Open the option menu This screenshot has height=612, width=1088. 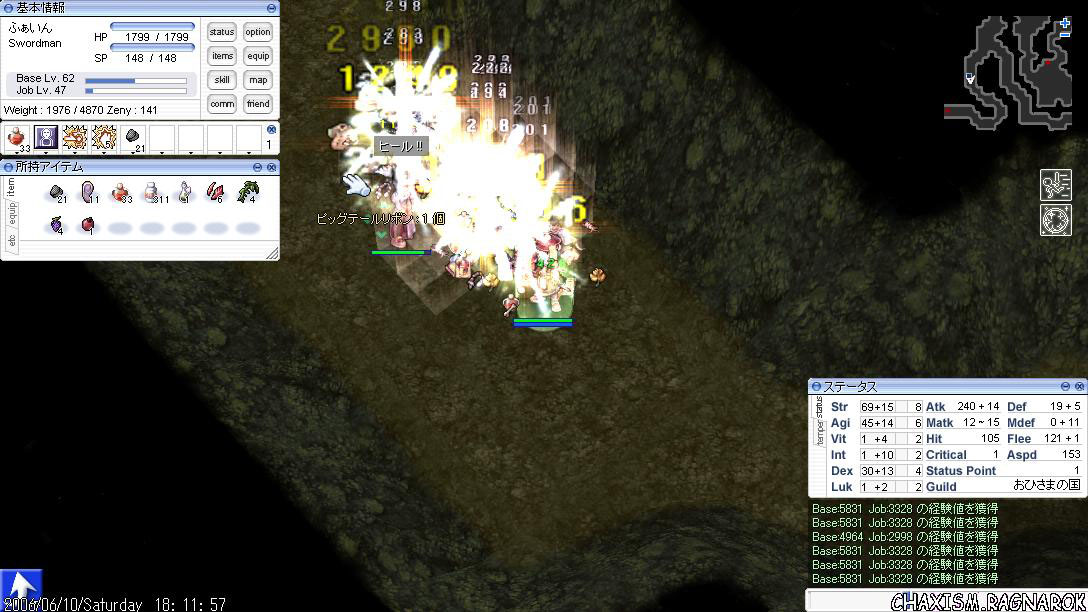click(258, 32)
